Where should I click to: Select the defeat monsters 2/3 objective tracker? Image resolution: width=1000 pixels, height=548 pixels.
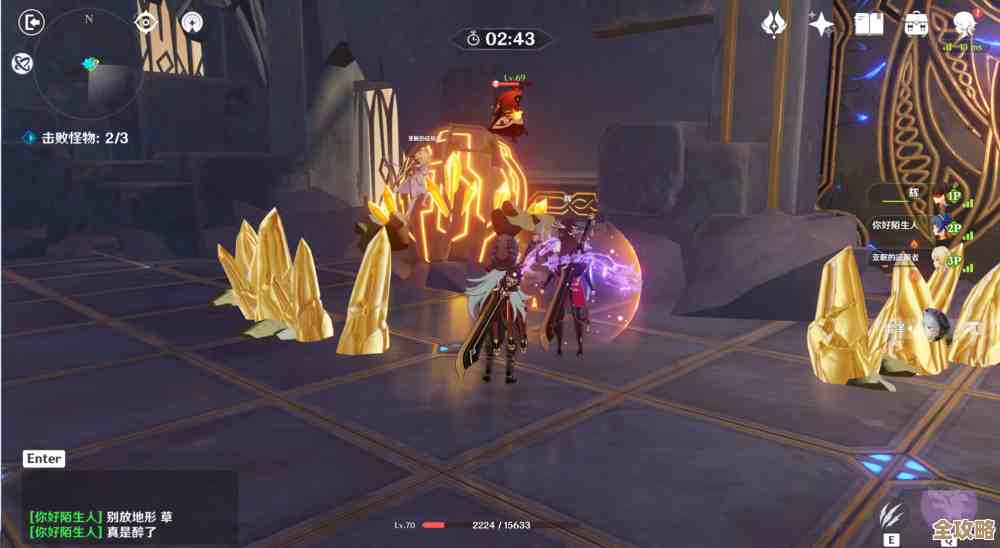(x=77, y=138)
